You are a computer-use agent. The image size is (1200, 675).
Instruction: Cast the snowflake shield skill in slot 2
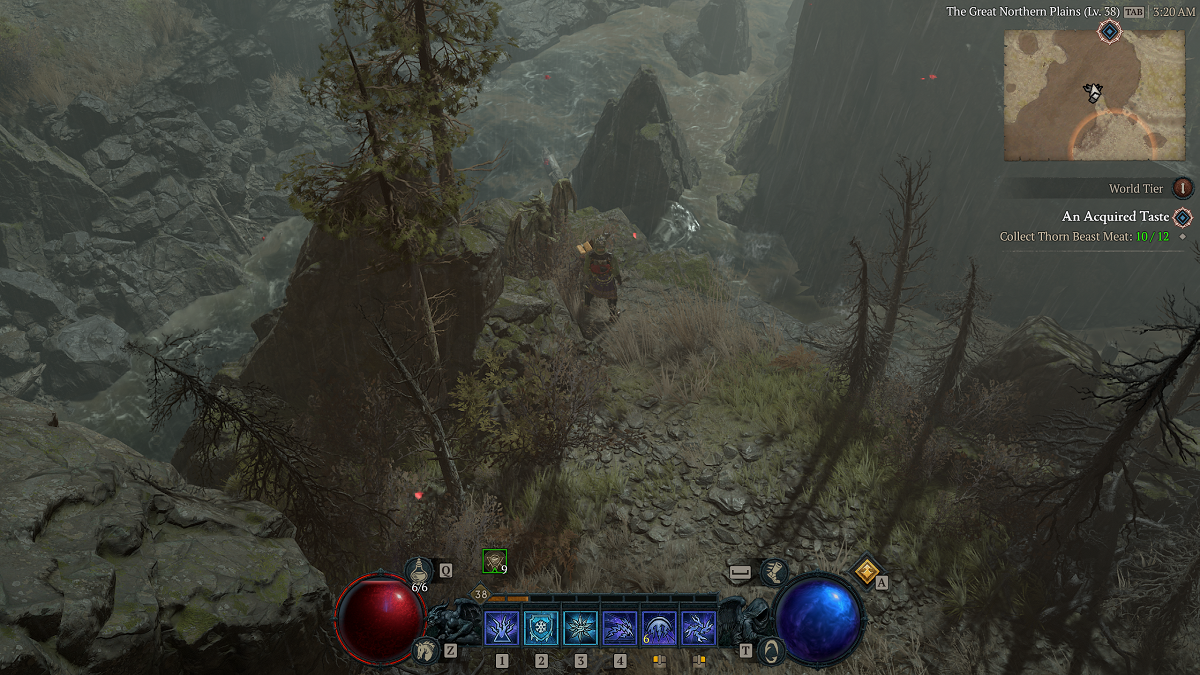(x=541, y=629)
